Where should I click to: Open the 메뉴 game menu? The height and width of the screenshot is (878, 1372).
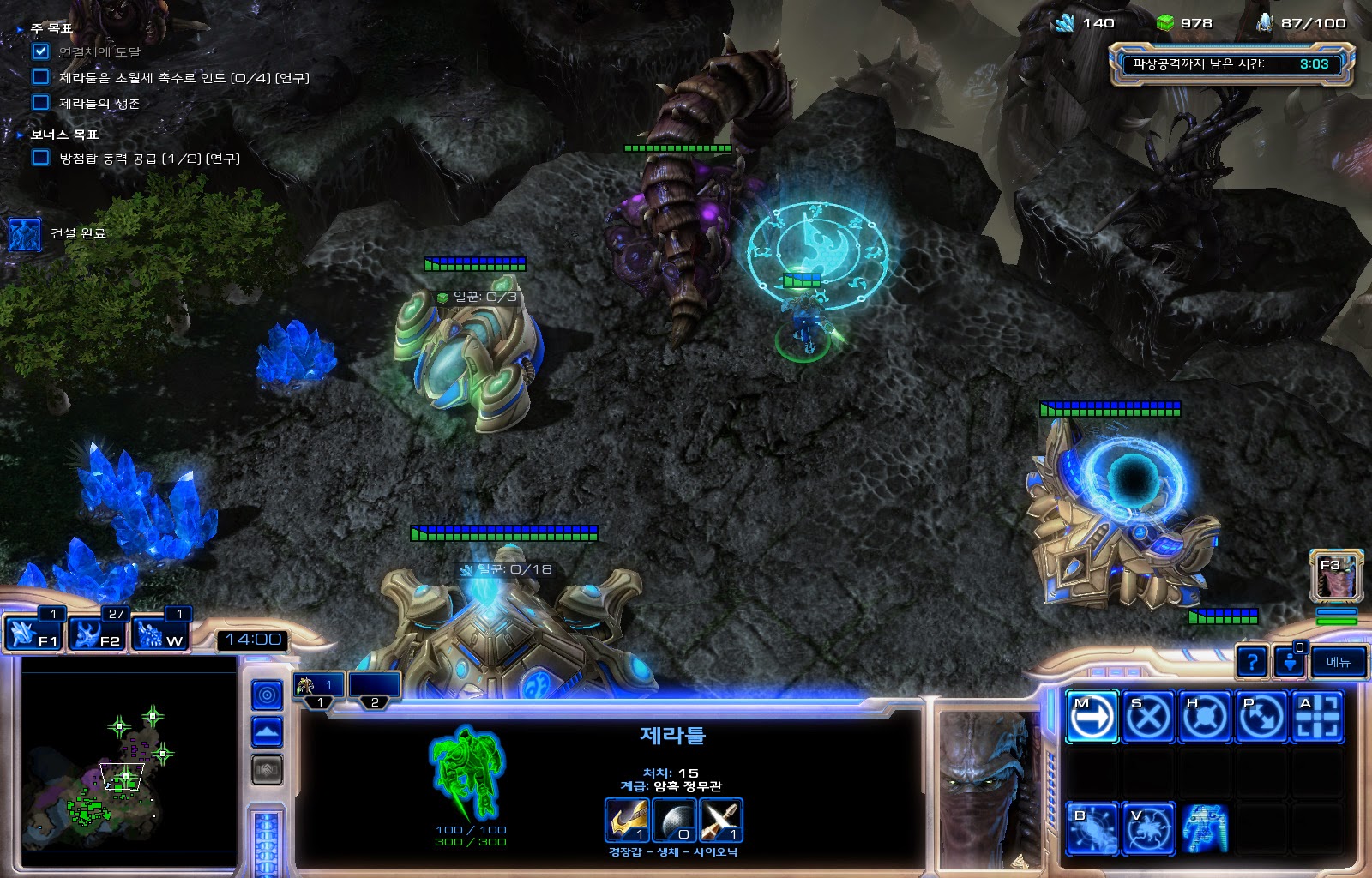click(x=1339, y=661)
